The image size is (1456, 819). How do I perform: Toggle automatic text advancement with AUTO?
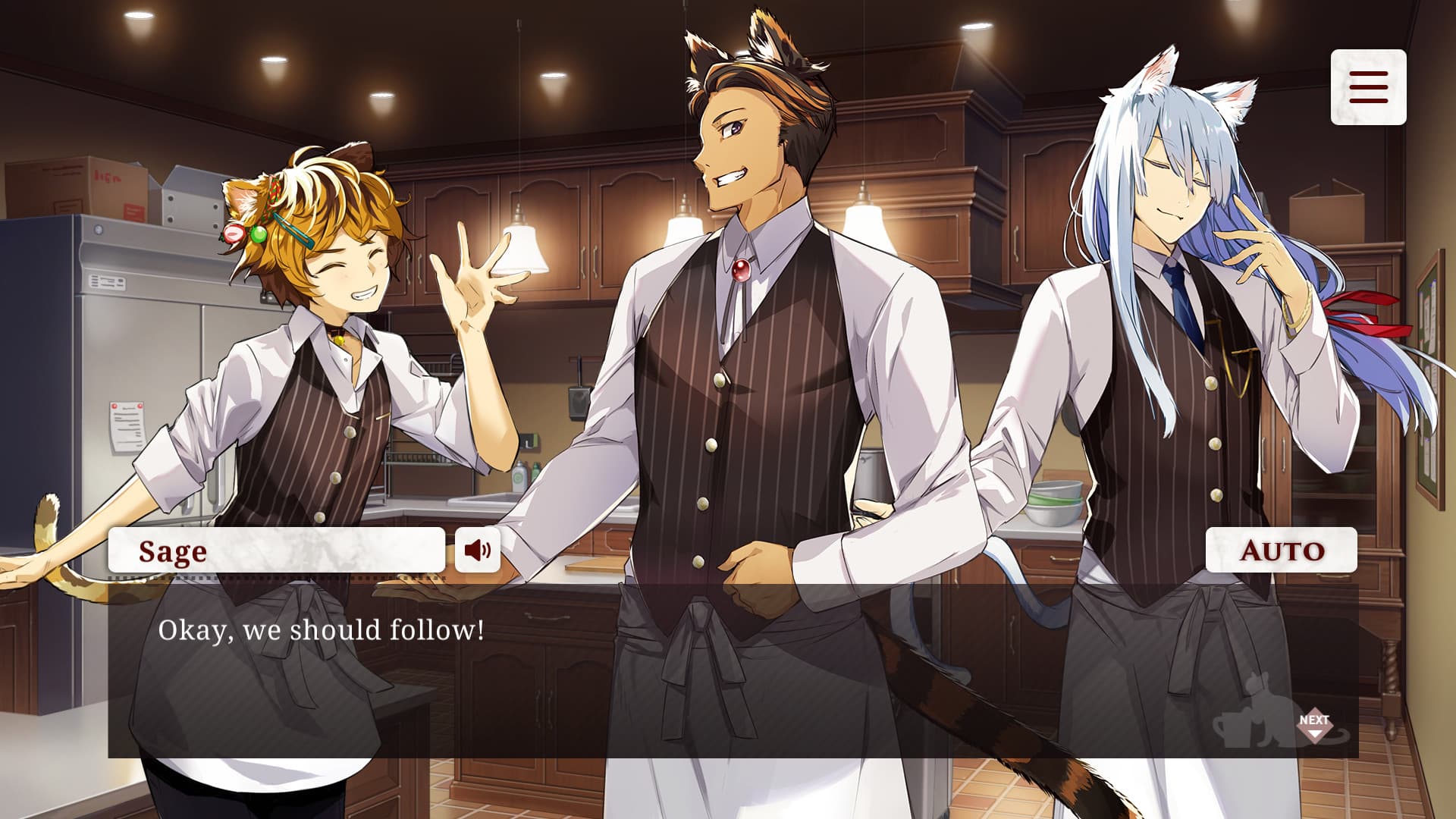(x=1281, y=551)
